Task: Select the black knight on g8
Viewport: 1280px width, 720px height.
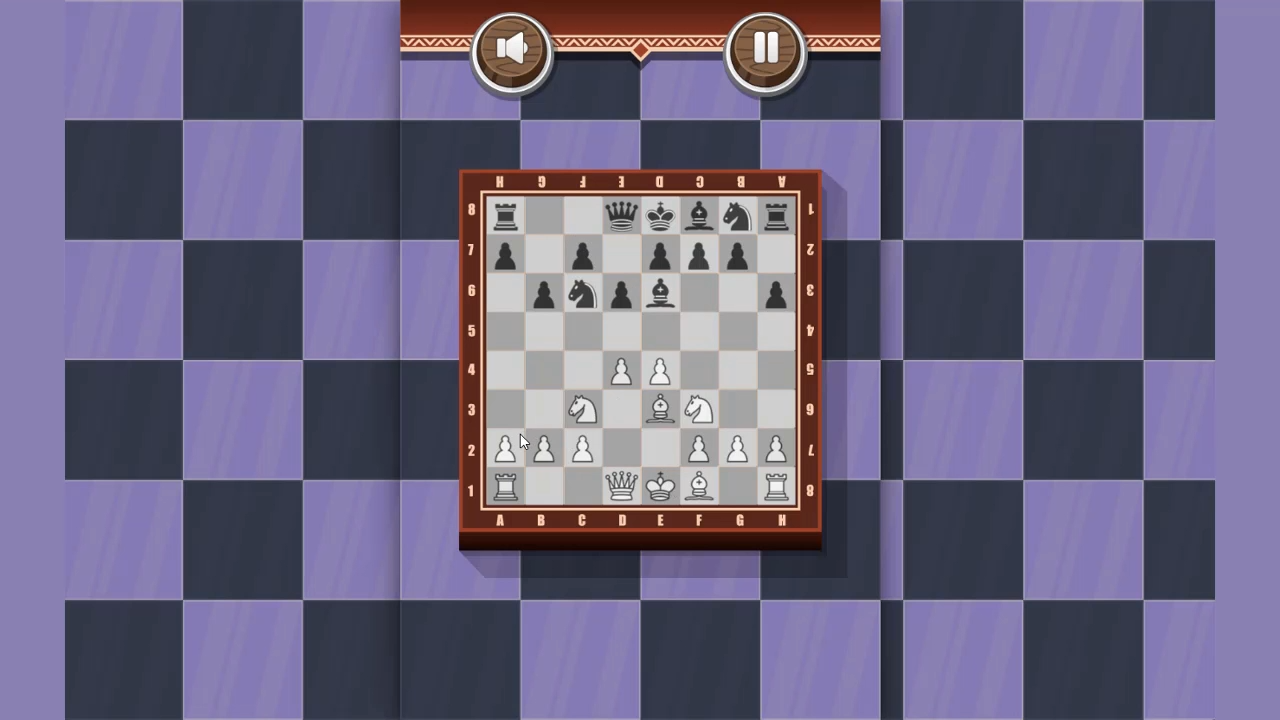Action: 739,216
